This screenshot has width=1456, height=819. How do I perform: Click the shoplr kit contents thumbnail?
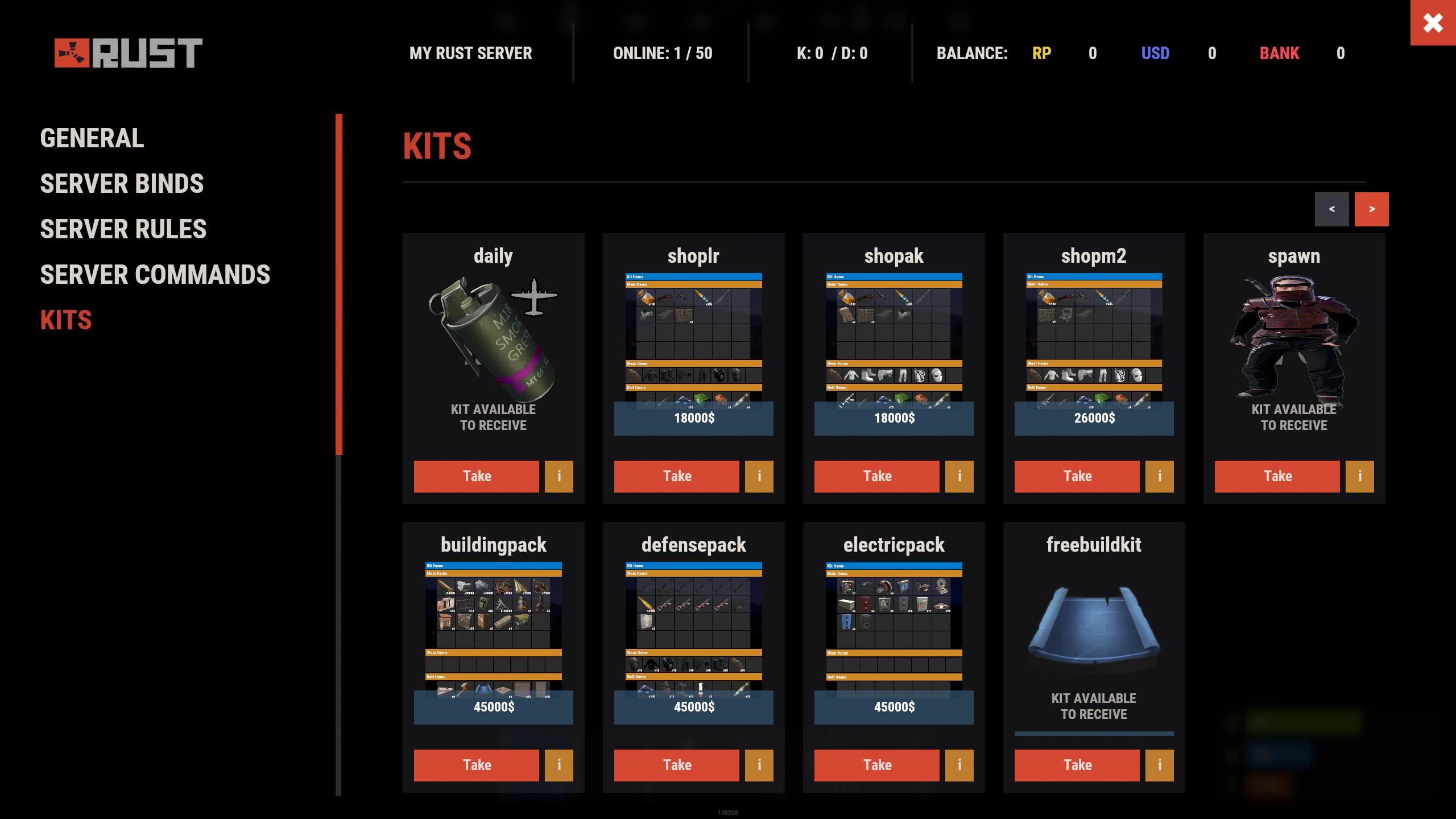coord(693,340)
